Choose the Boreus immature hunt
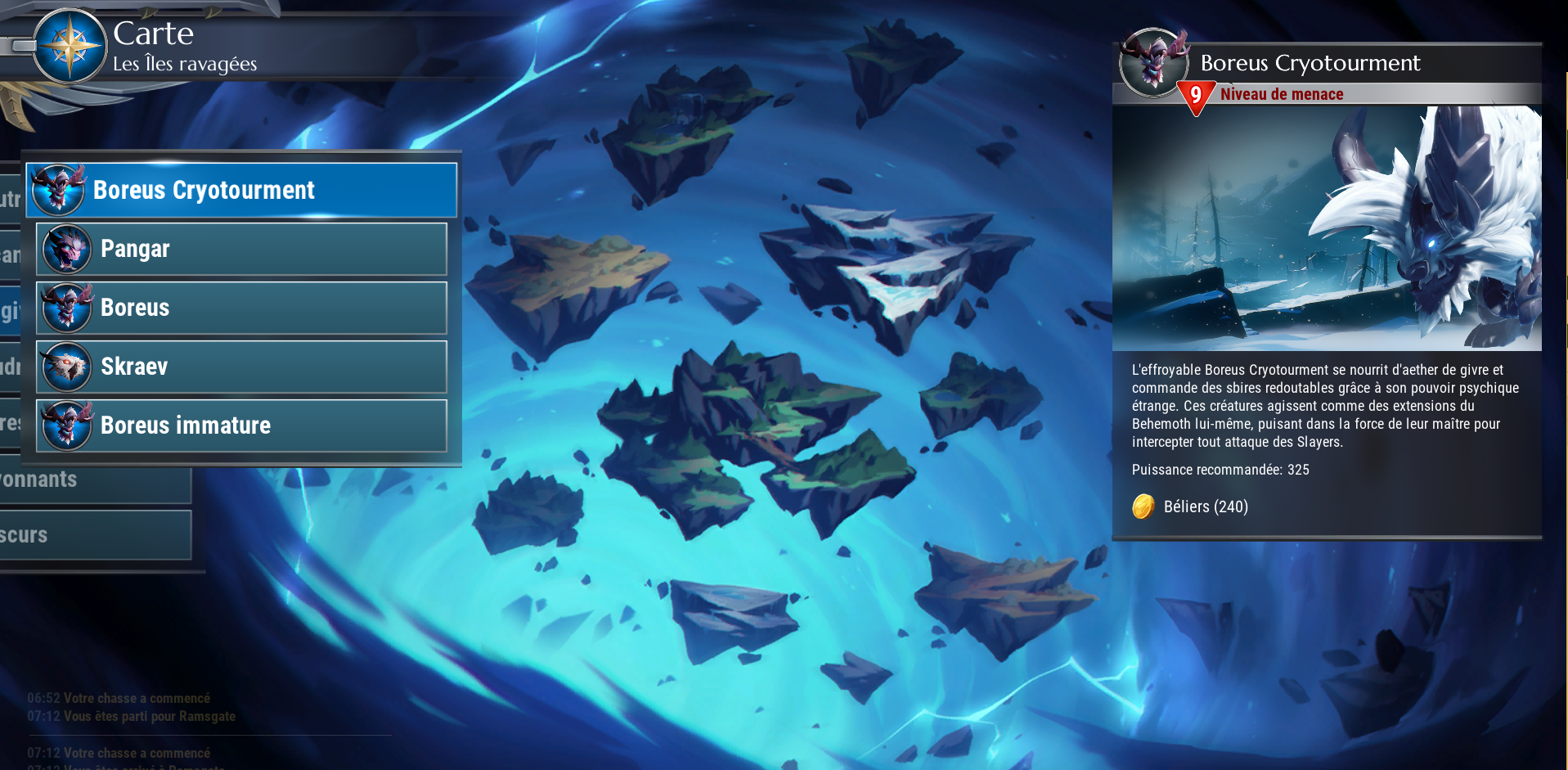 (x=242, y=426)
